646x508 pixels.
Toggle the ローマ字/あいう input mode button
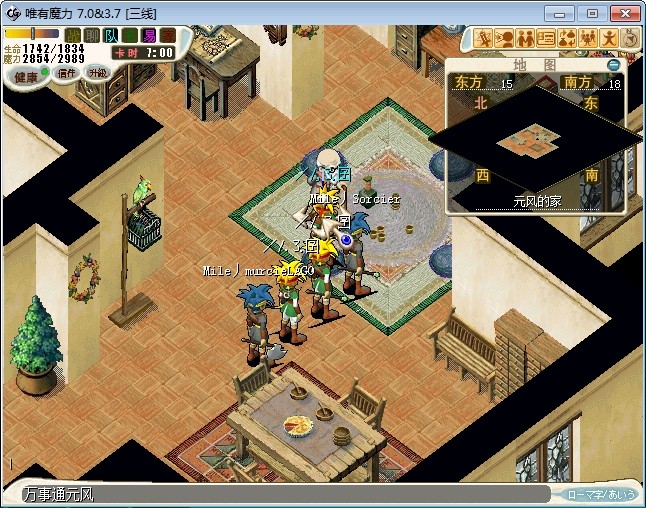[600, 494]
